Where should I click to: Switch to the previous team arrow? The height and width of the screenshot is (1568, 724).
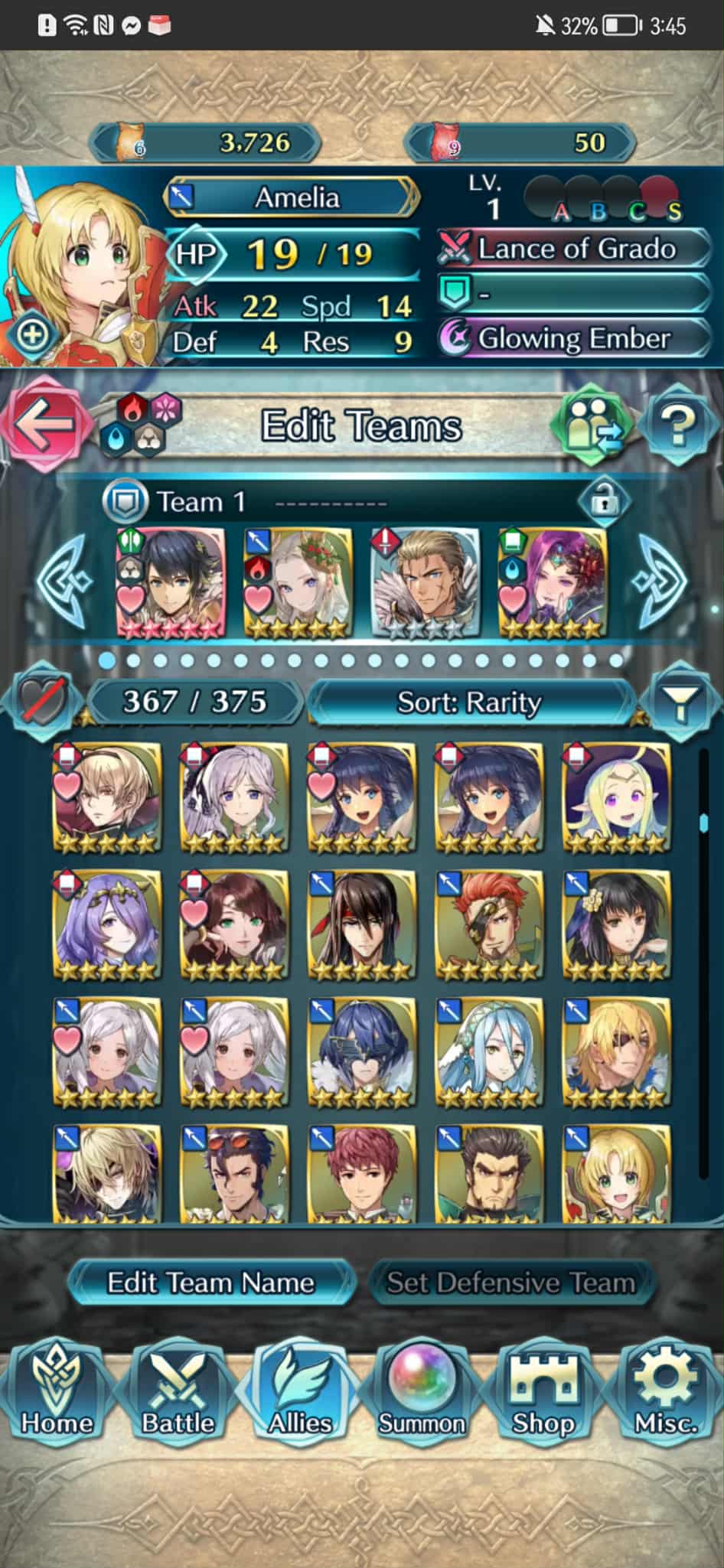[65, 579]
